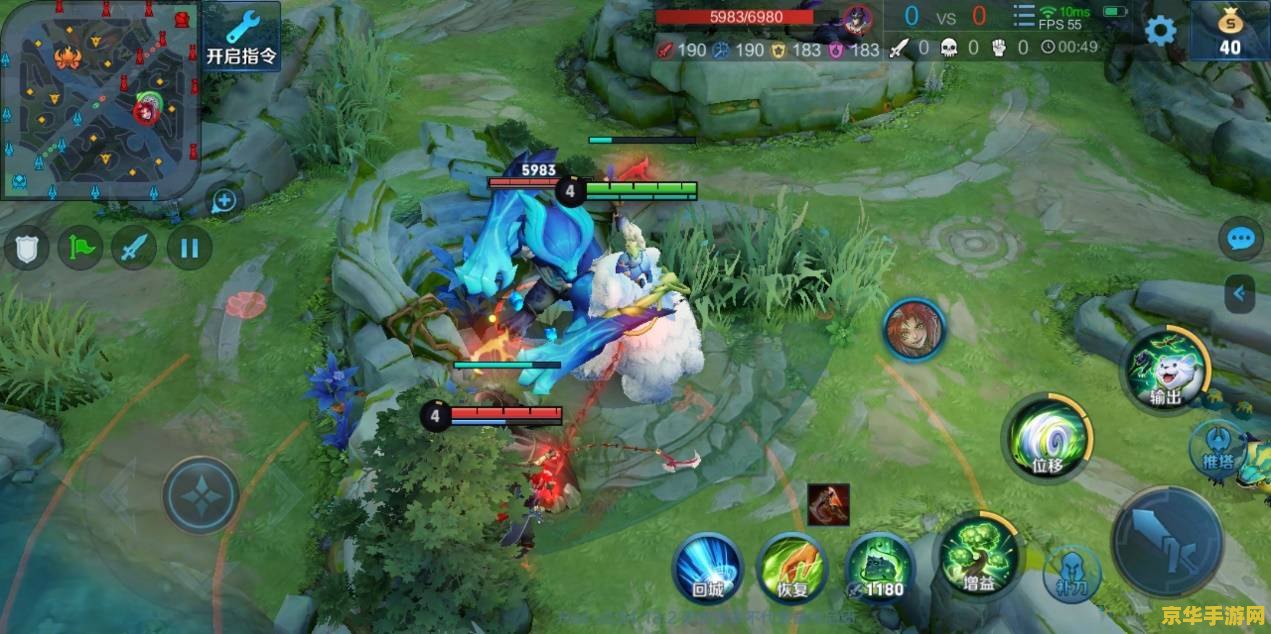The image size is (1271, 634).
Task: Click the magnifier plus button below minimap
Action: coord(224,201)
